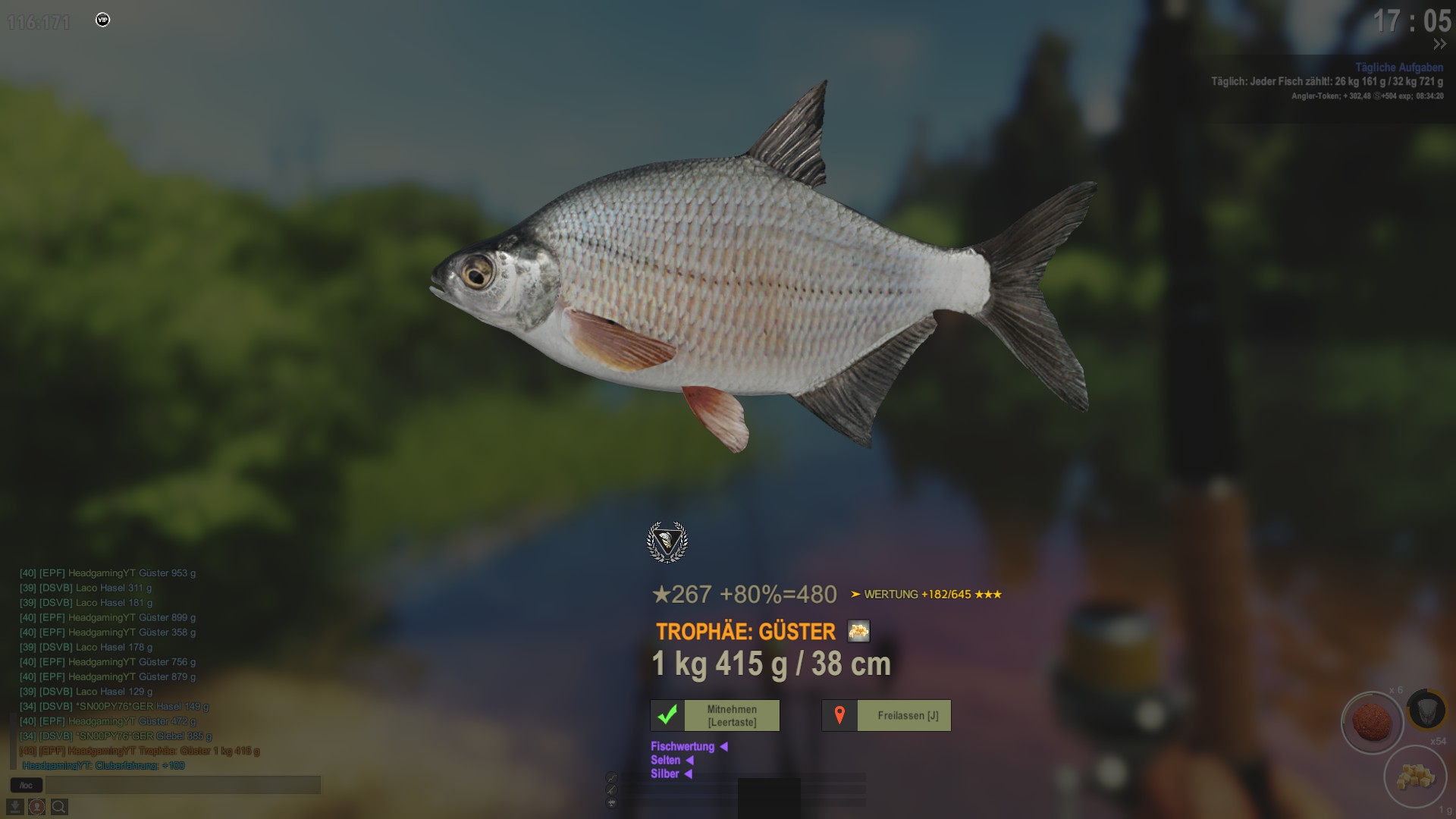Open the keepnet icon
This screenshot has width=1456, height=819.
[x=1426, y=711]
